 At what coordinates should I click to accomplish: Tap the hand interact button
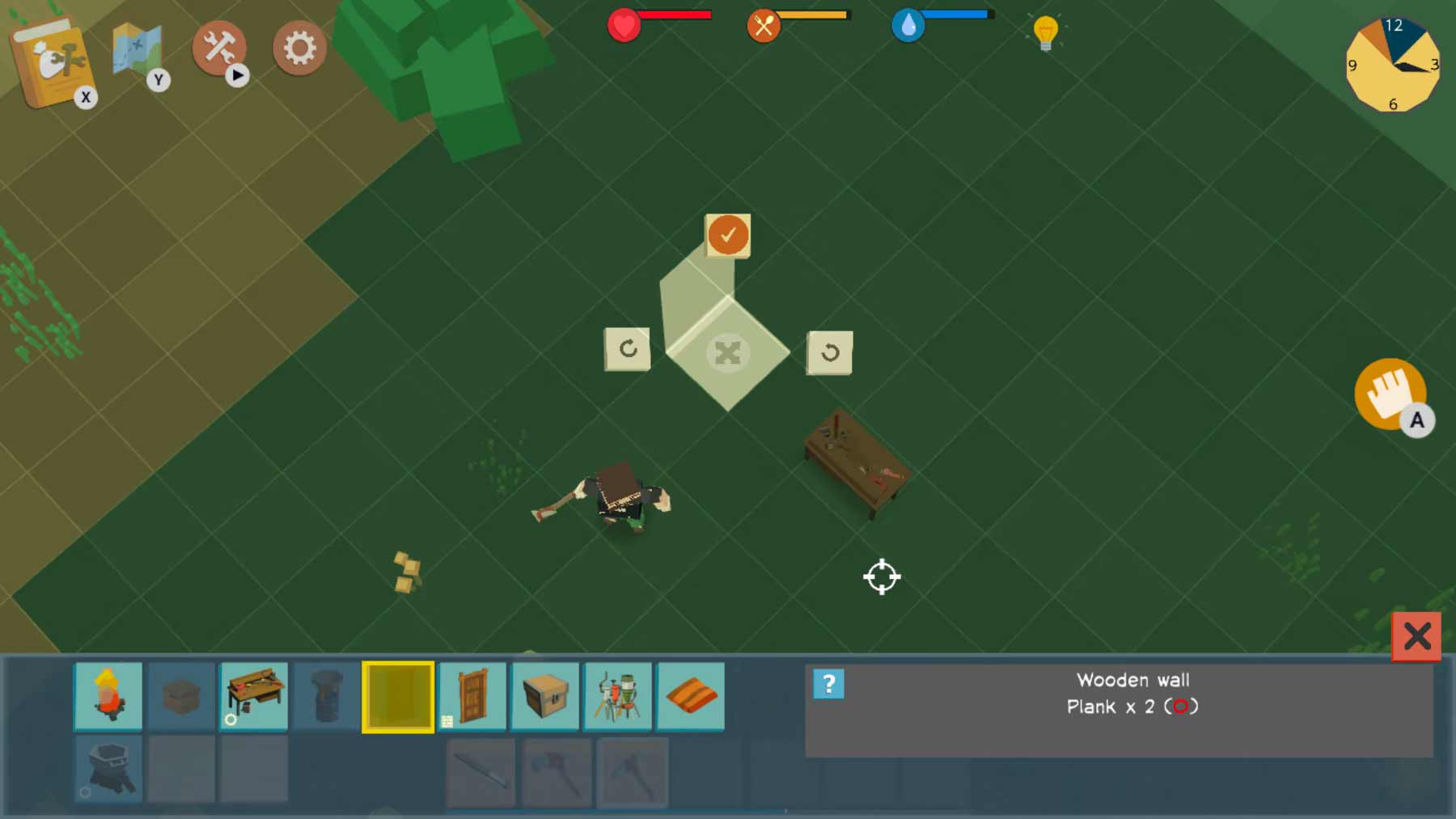(1390, 394)
